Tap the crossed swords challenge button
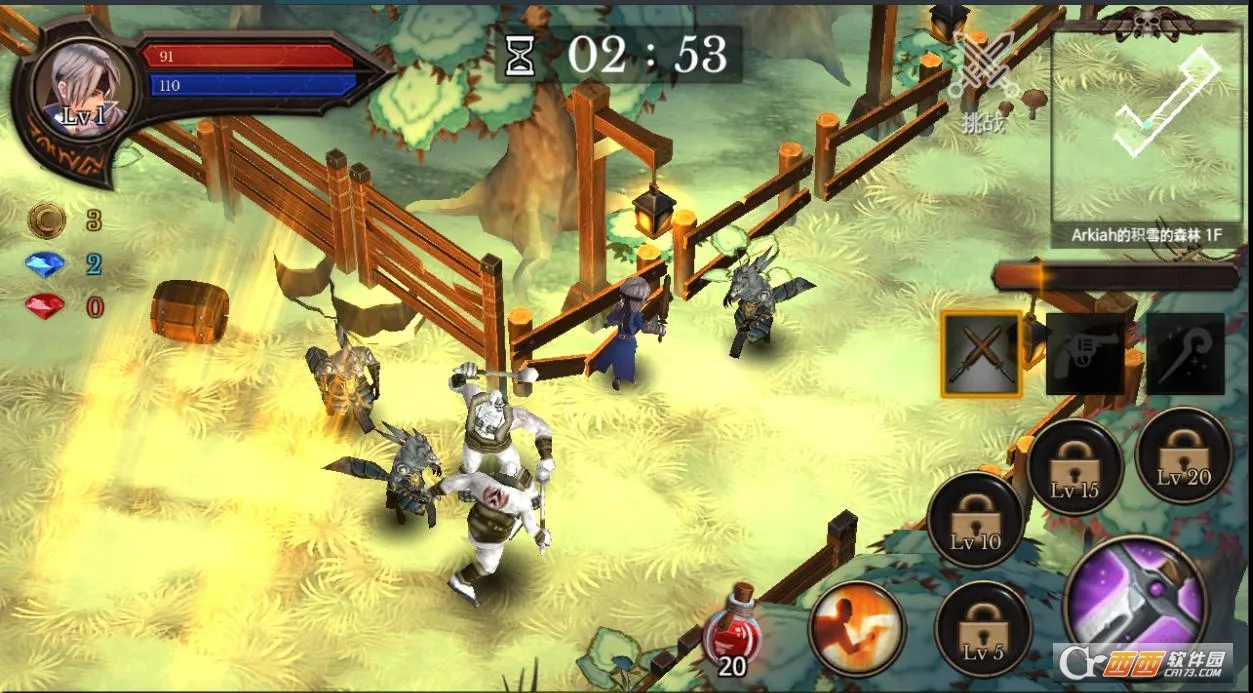 [982, 78]
